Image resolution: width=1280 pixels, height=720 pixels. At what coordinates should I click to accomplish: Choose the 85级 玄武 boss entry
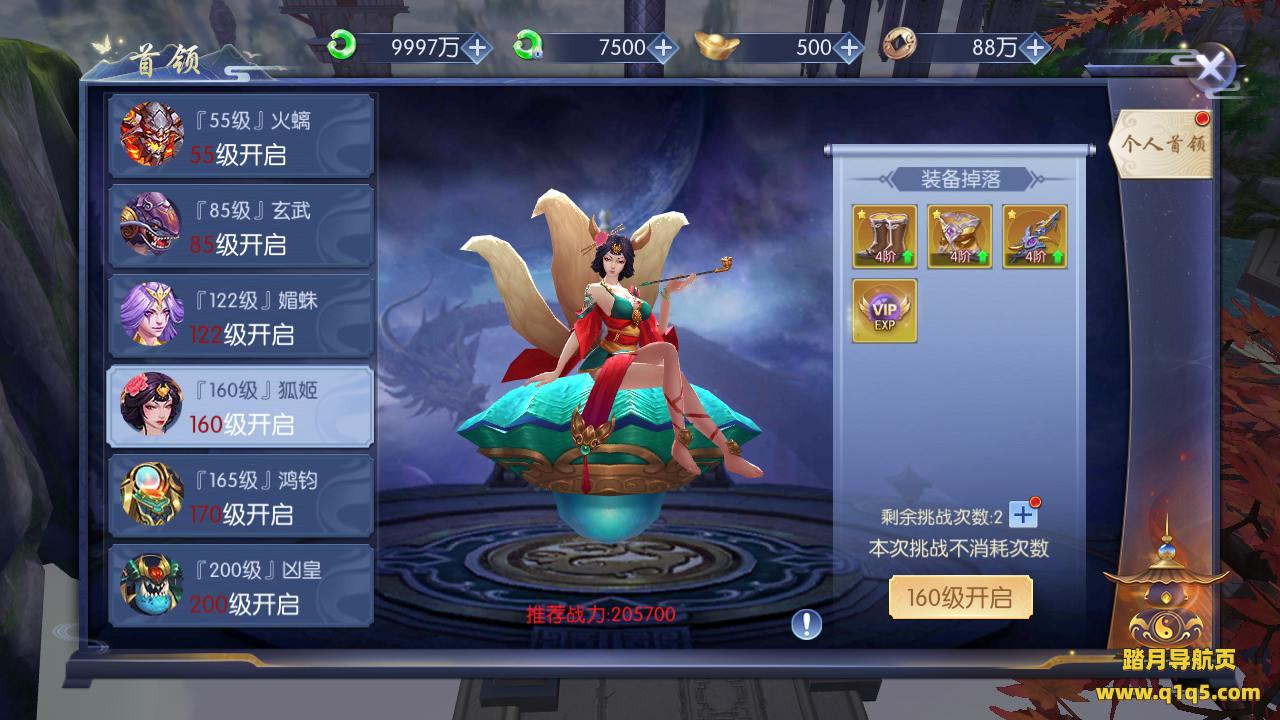tap(240, 227)
